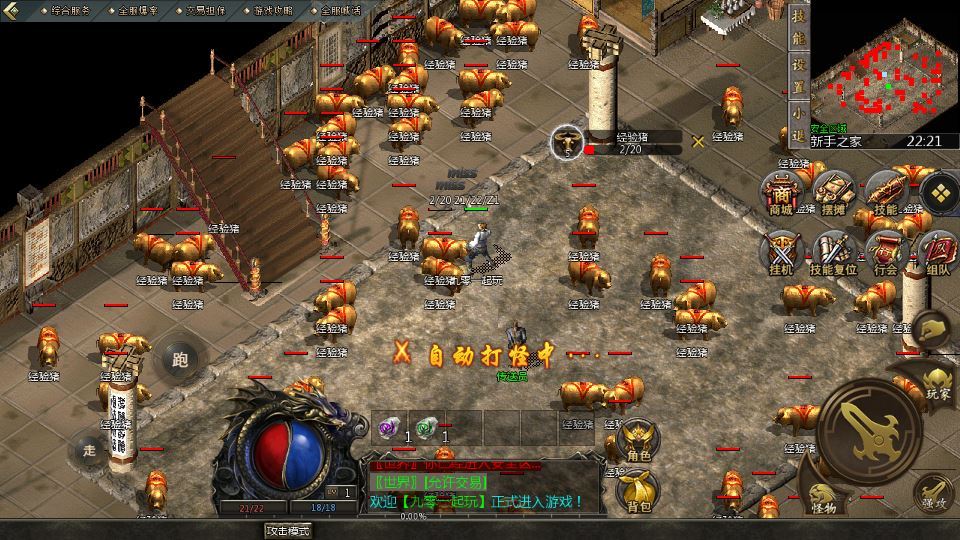Open the 角色 character sheet
The image size is (960, 540).
[x=637, y=441]
